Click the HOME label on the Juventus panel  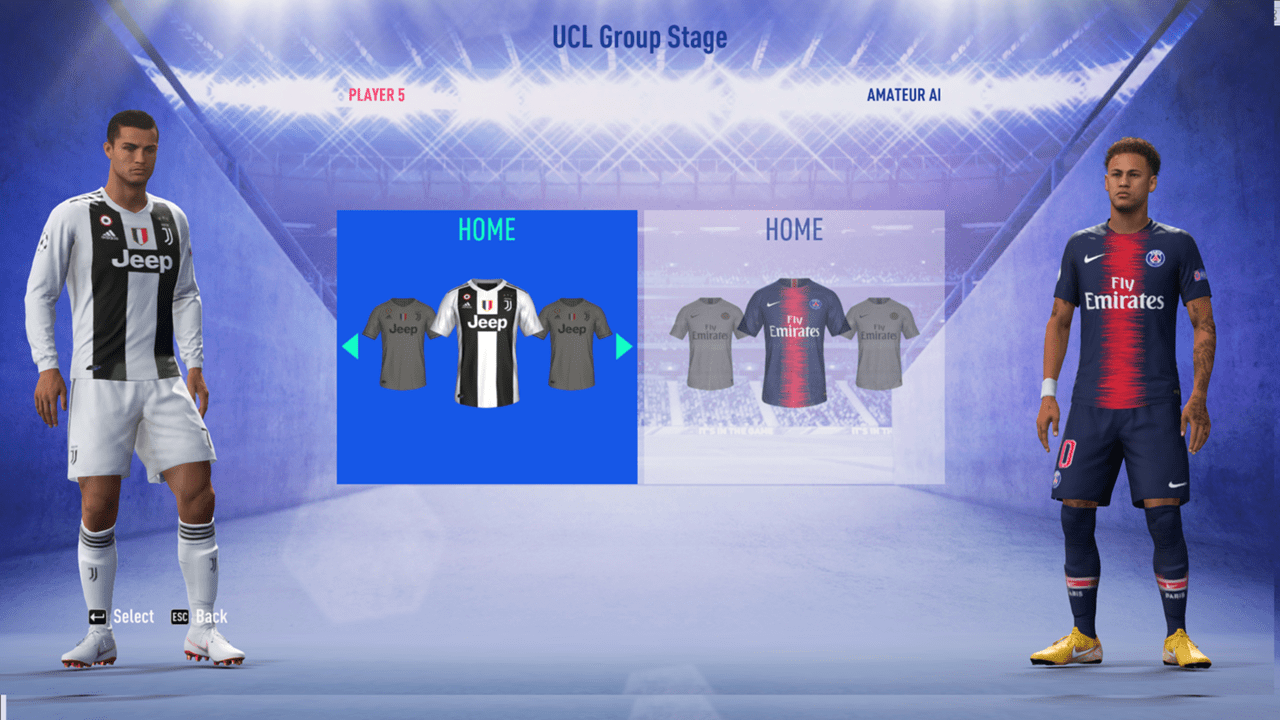coord(486,230)
